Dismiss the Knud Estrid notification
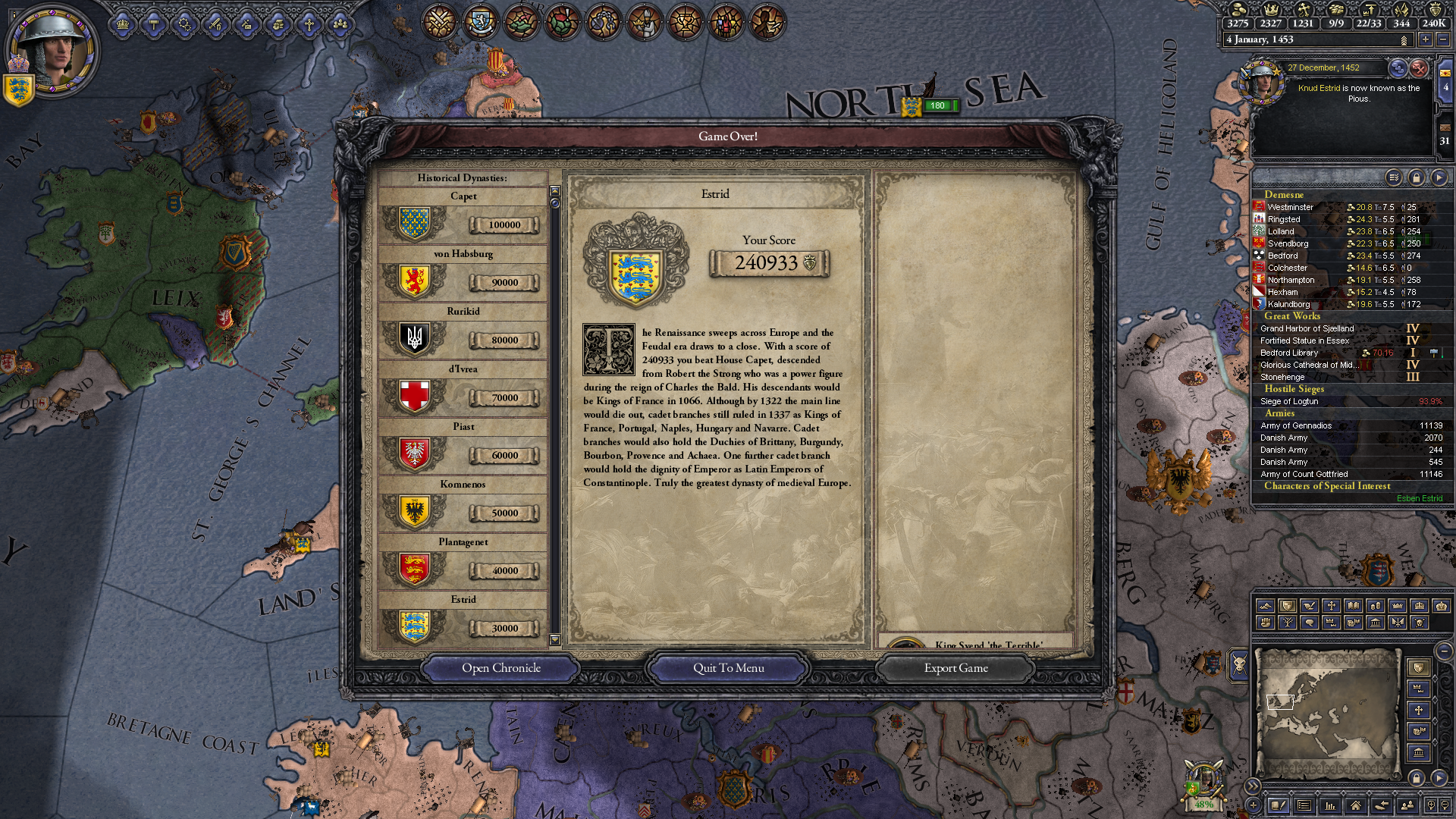 click(x=1419, y=69)
